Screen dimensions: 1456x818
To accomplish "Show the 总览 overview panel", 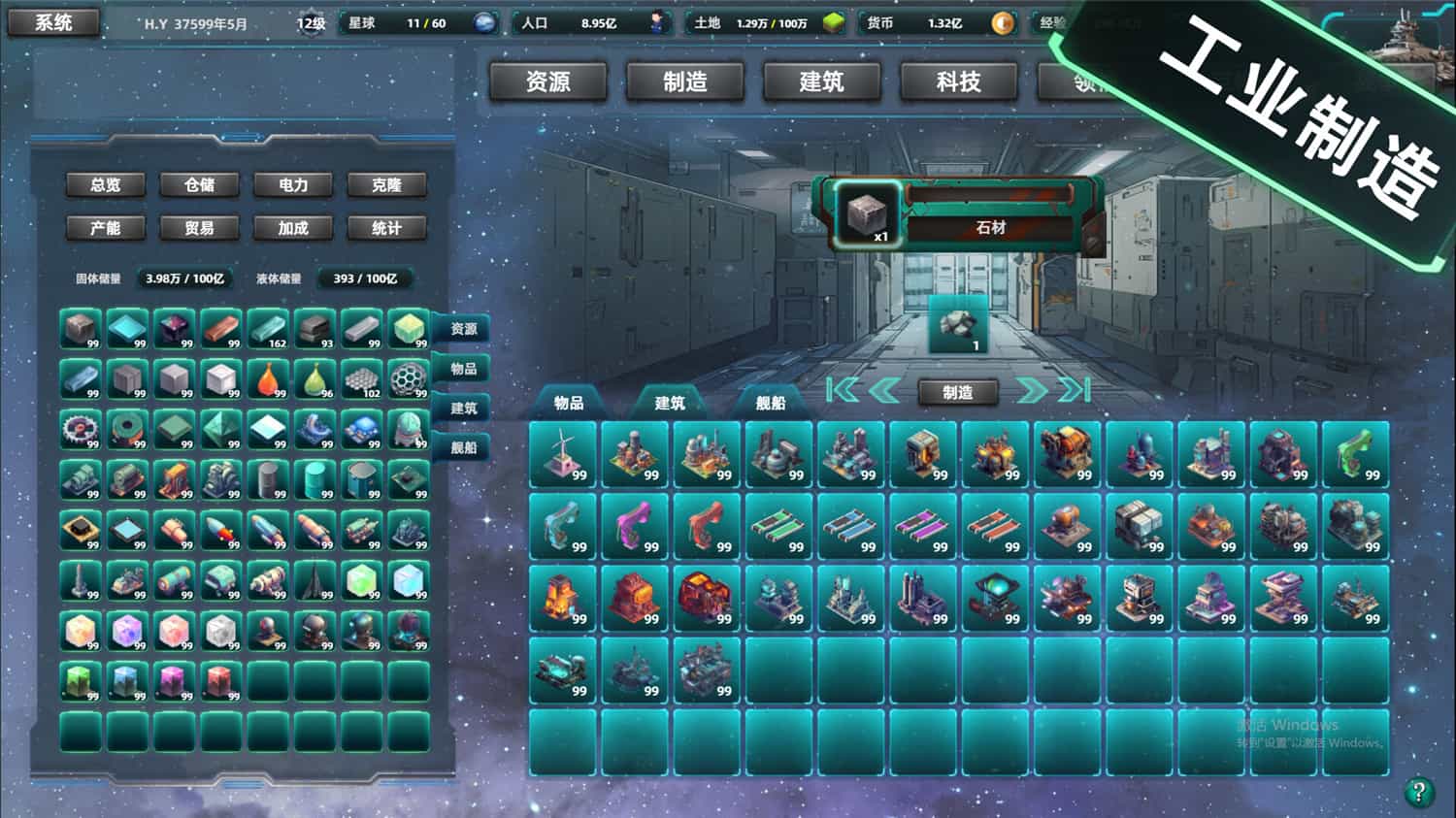I will pos(106,184).
